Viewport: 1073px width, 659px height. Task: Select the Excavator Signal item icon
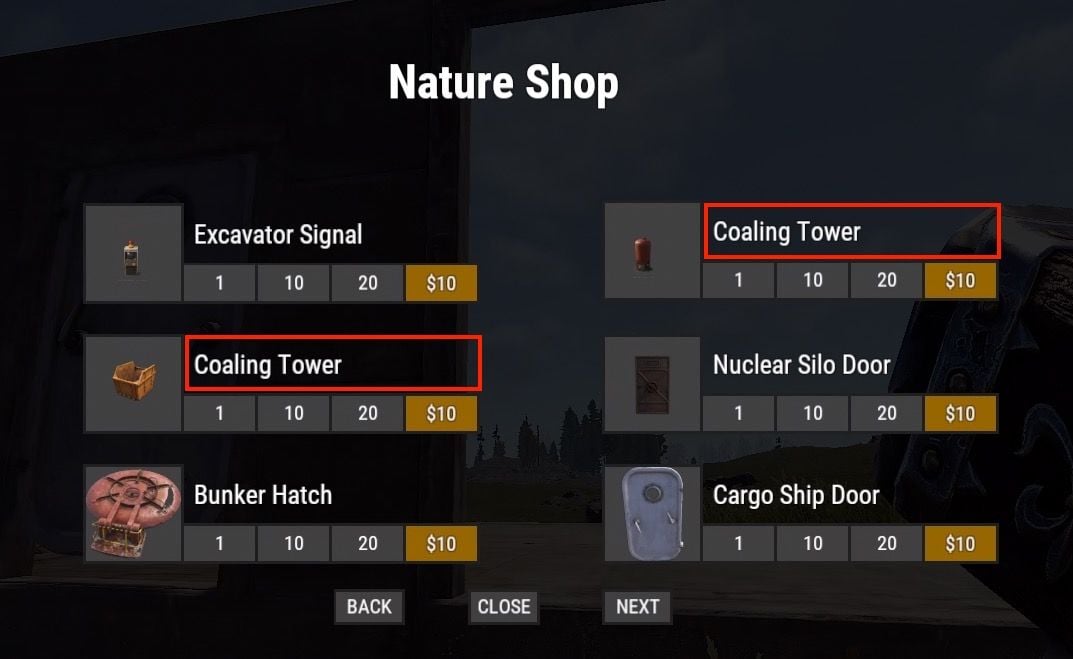tap(134, 253)
